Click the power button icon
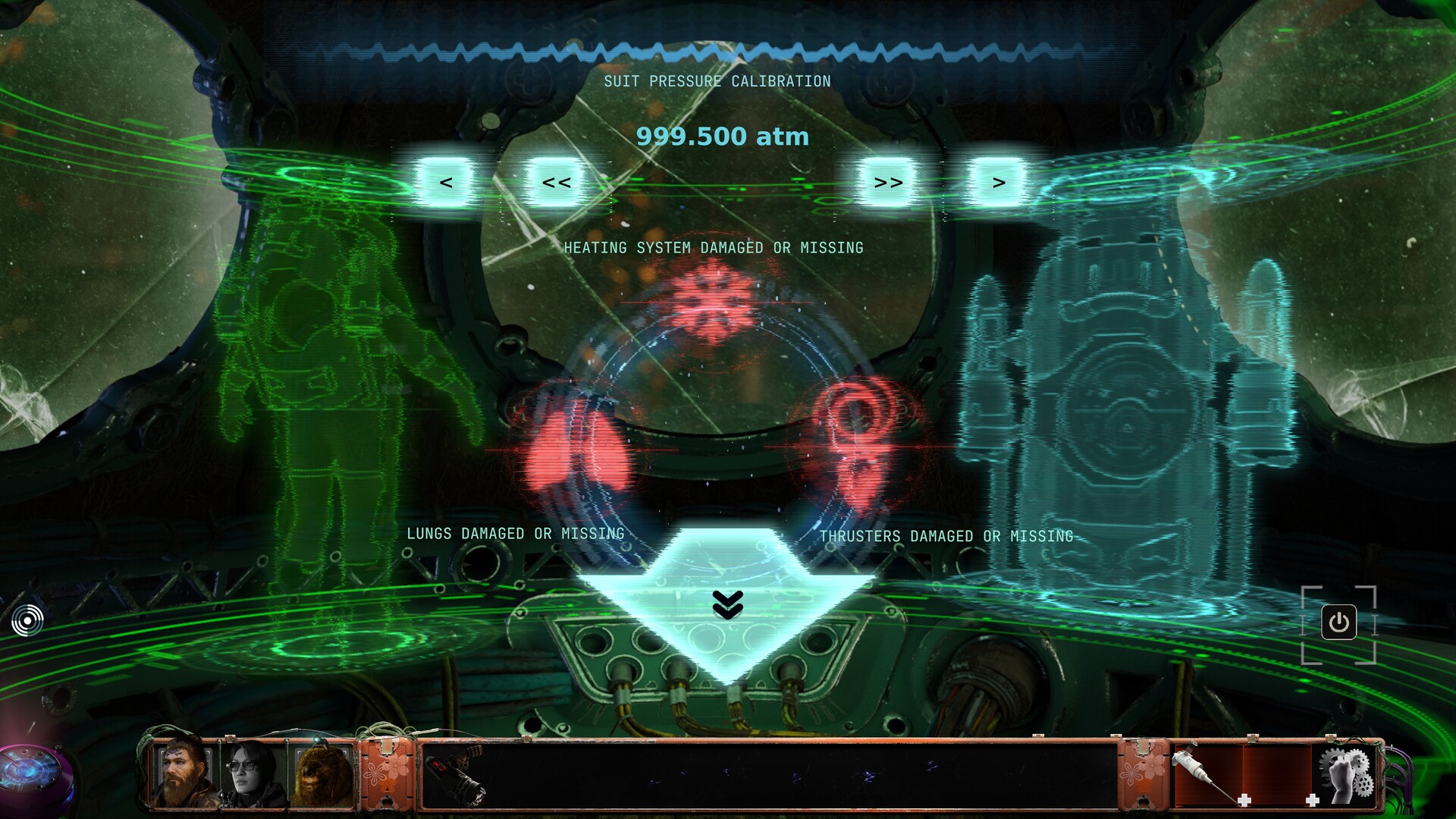 click(1338, 623)
